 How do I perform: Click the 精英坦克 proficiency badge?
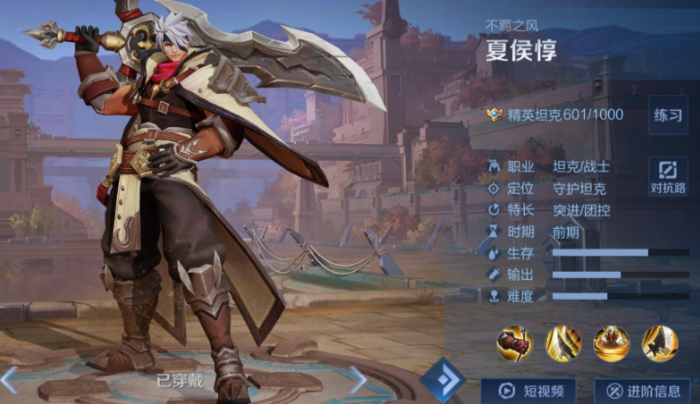tap(494, 115)
